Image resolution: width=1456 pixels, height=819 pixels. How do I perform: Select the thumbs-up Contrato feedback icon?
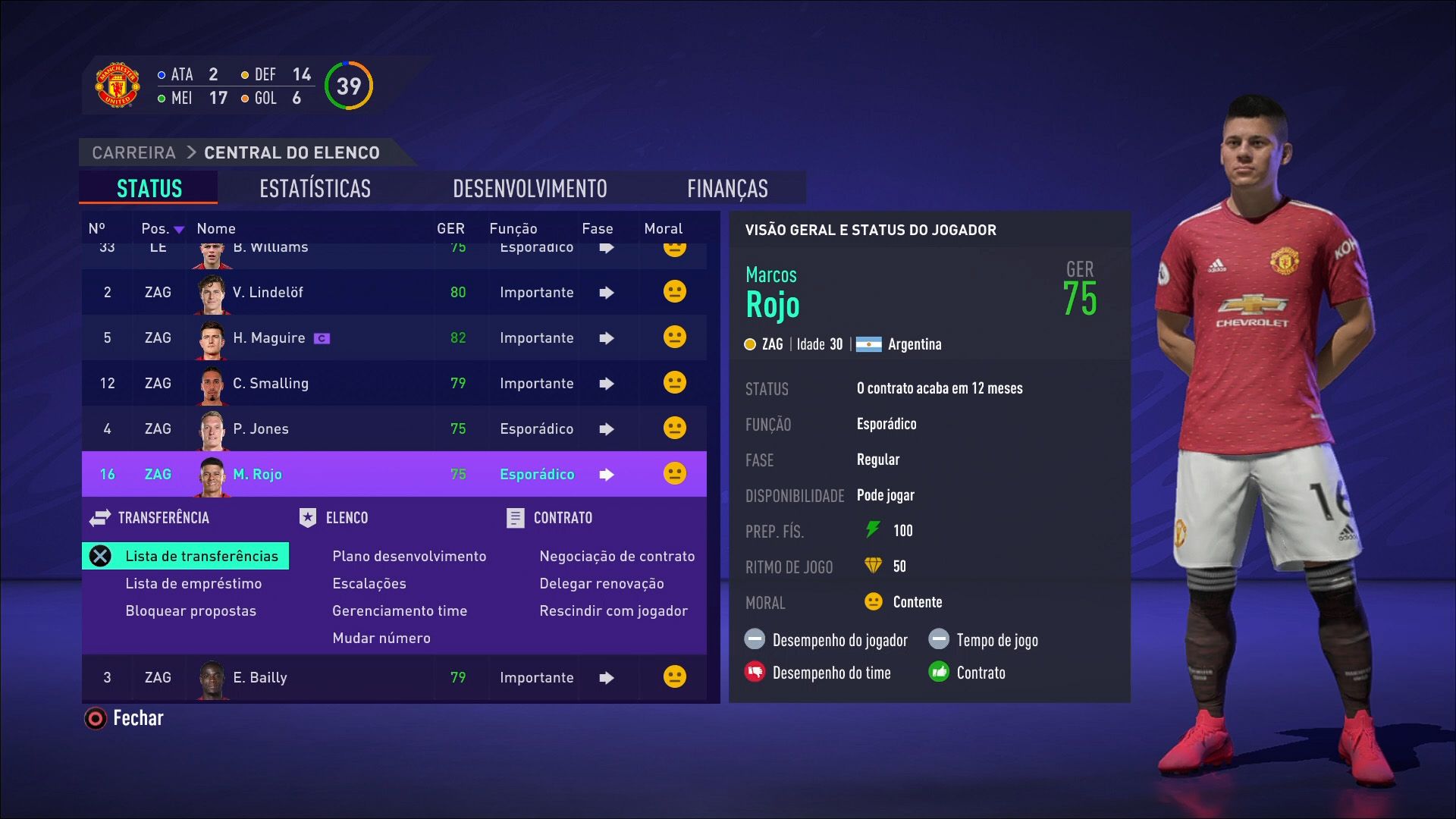(940, 673)
